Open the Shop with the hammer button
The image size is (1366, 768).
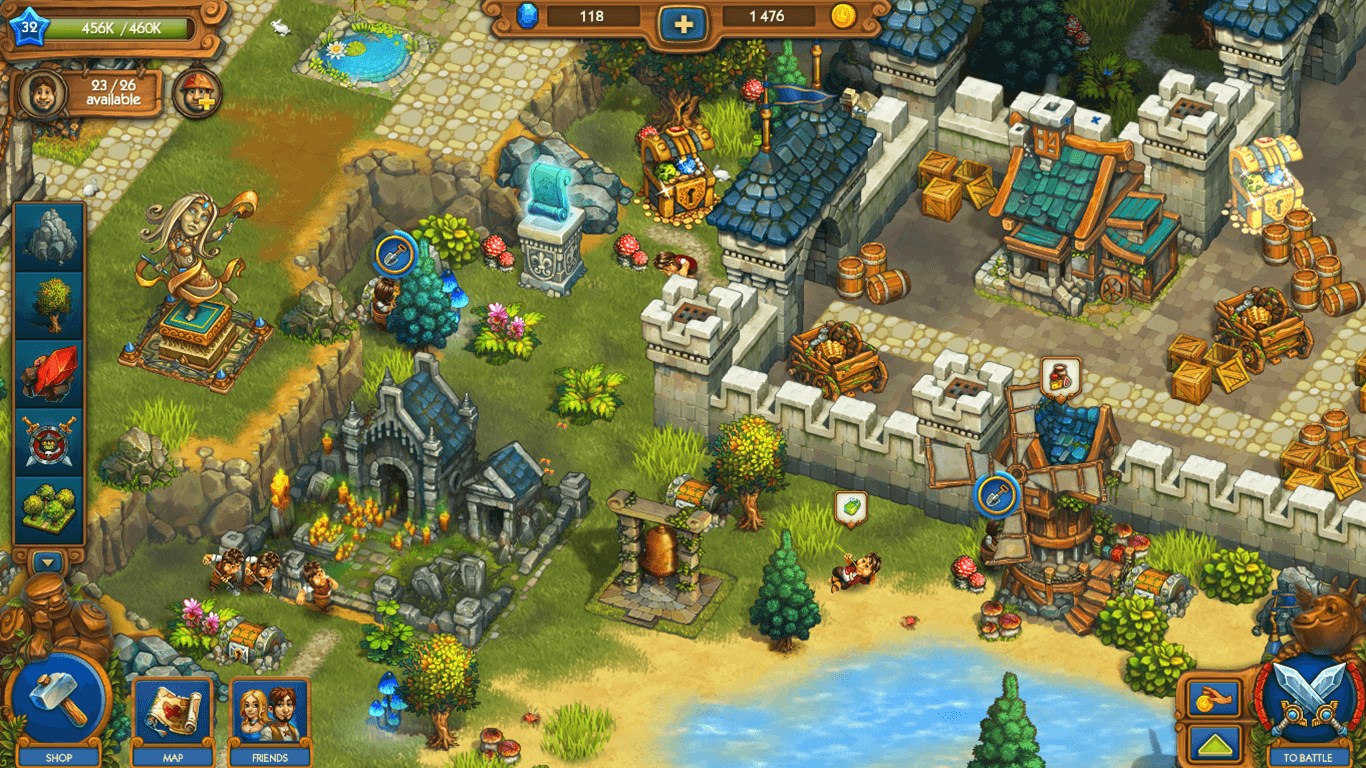58,699
